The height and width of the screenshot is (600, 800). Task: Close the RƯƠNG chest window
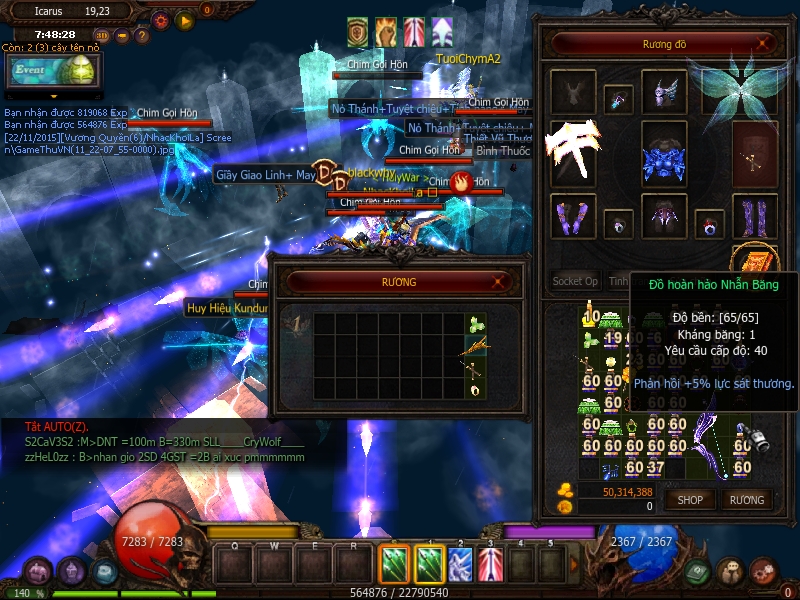coord(509,282)
